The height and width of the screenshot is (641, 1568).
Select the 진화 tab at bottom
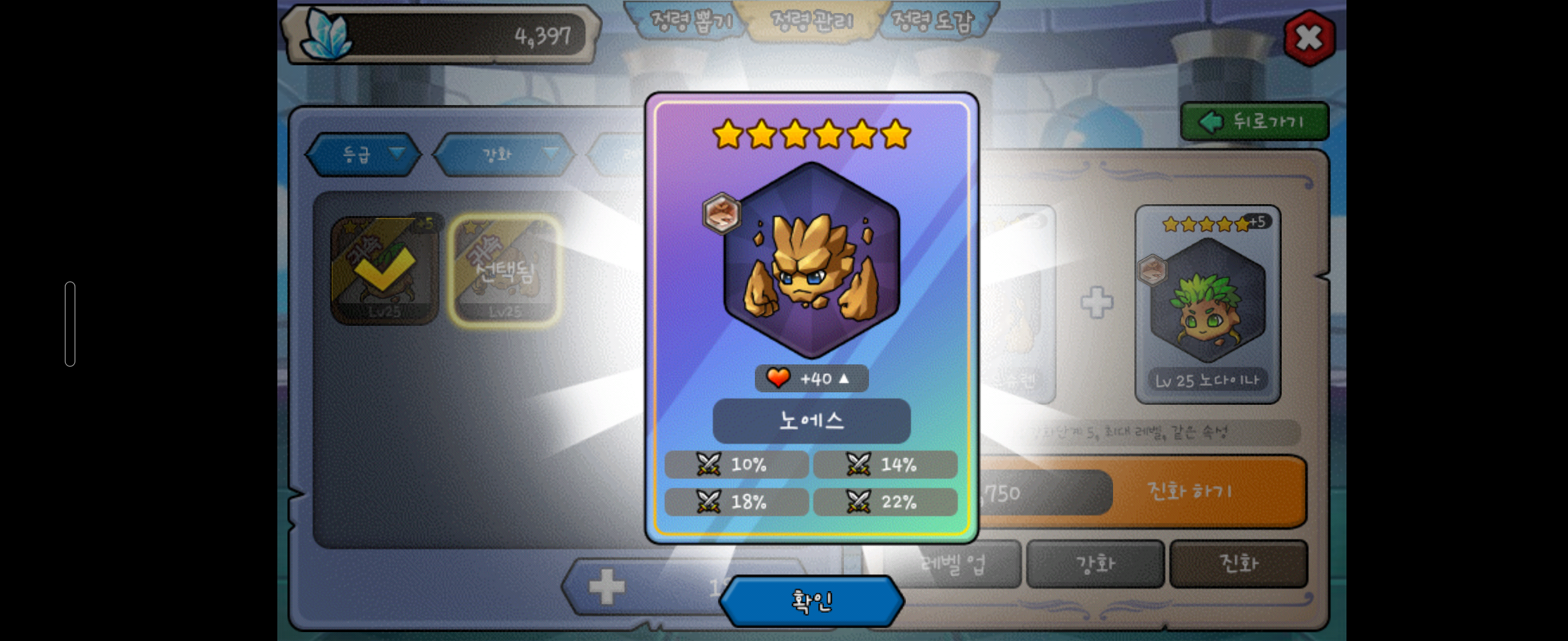click(1239, 564)
